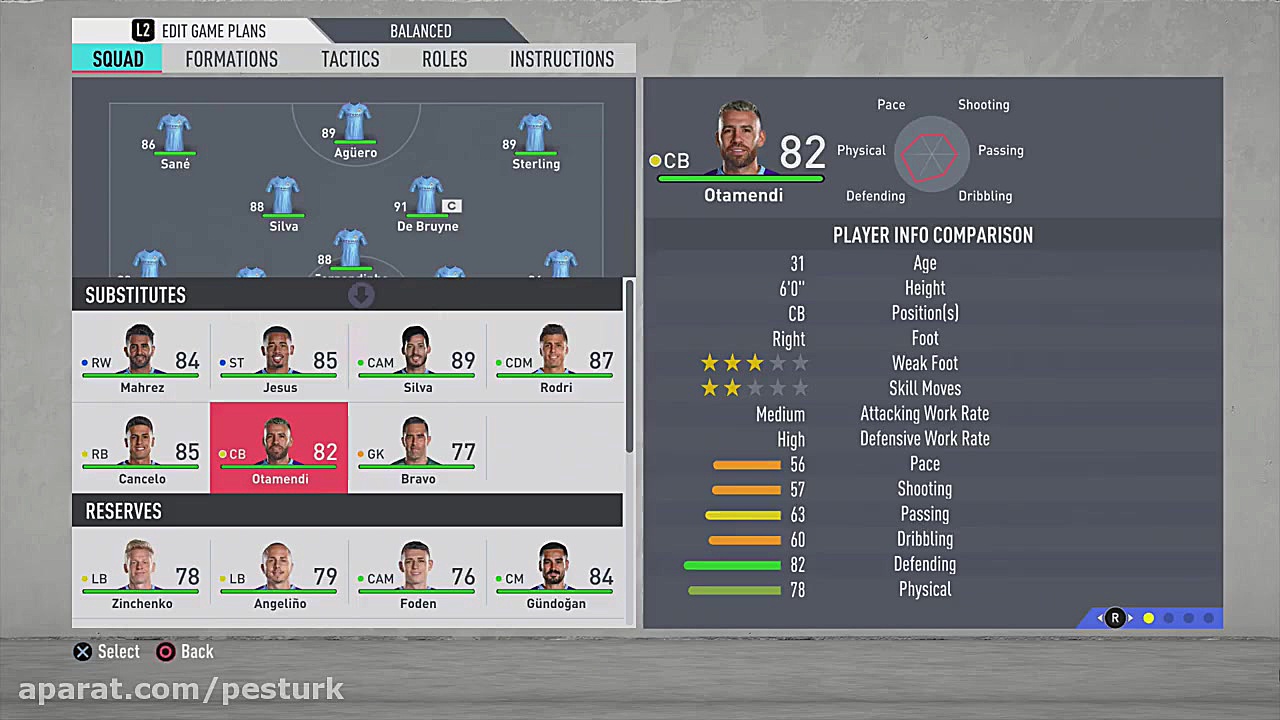Viewport: 1280px width, 720px height.
Task: Choose substitute striker Jesus
Action: click(279, 360)
